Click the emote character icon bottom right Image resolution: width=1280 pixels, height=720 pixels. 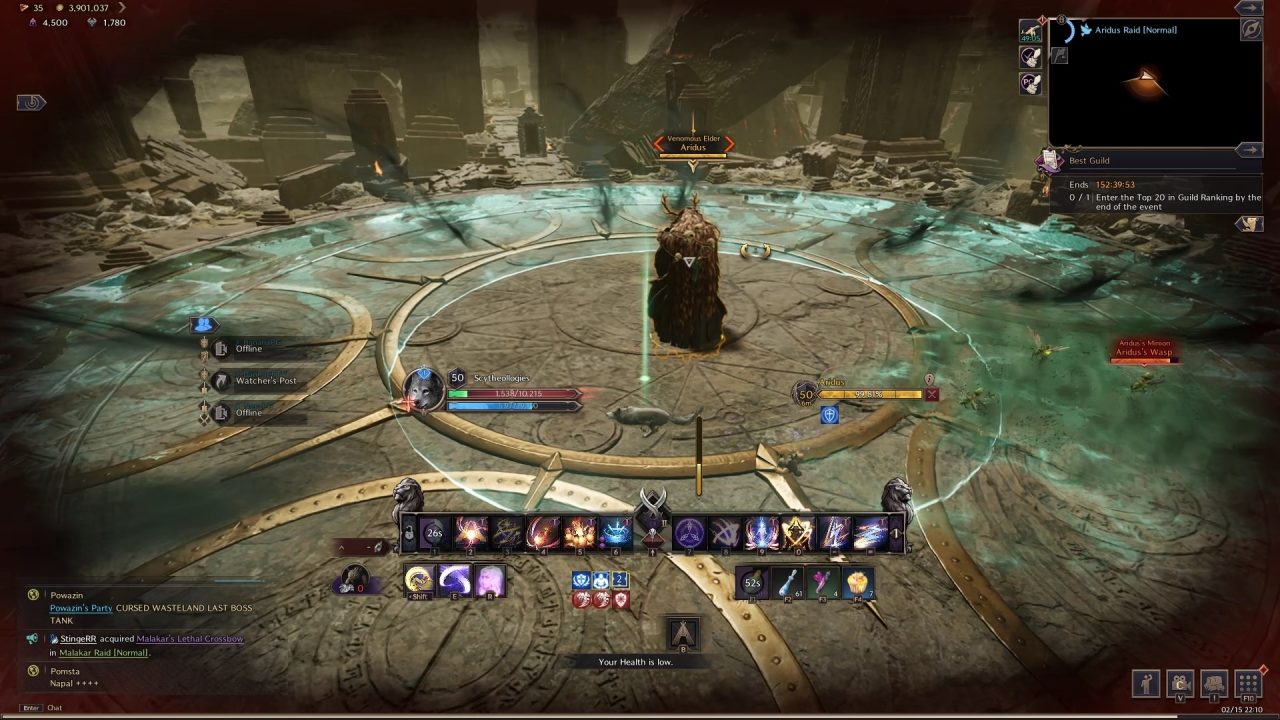[1146, 683]
